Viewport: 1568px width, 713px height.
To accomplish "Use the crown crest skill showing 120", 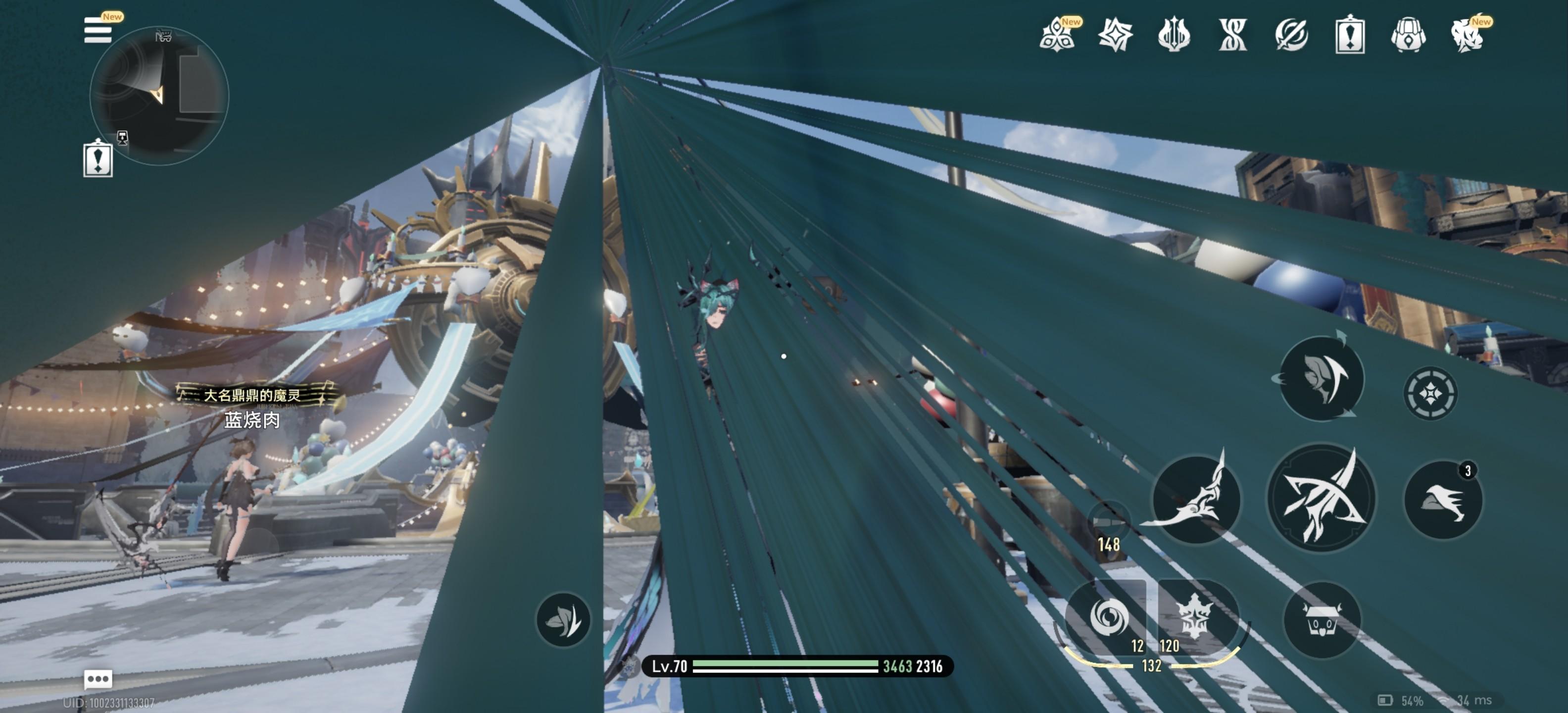I will pyautogui.click(x=1194, y=616).
